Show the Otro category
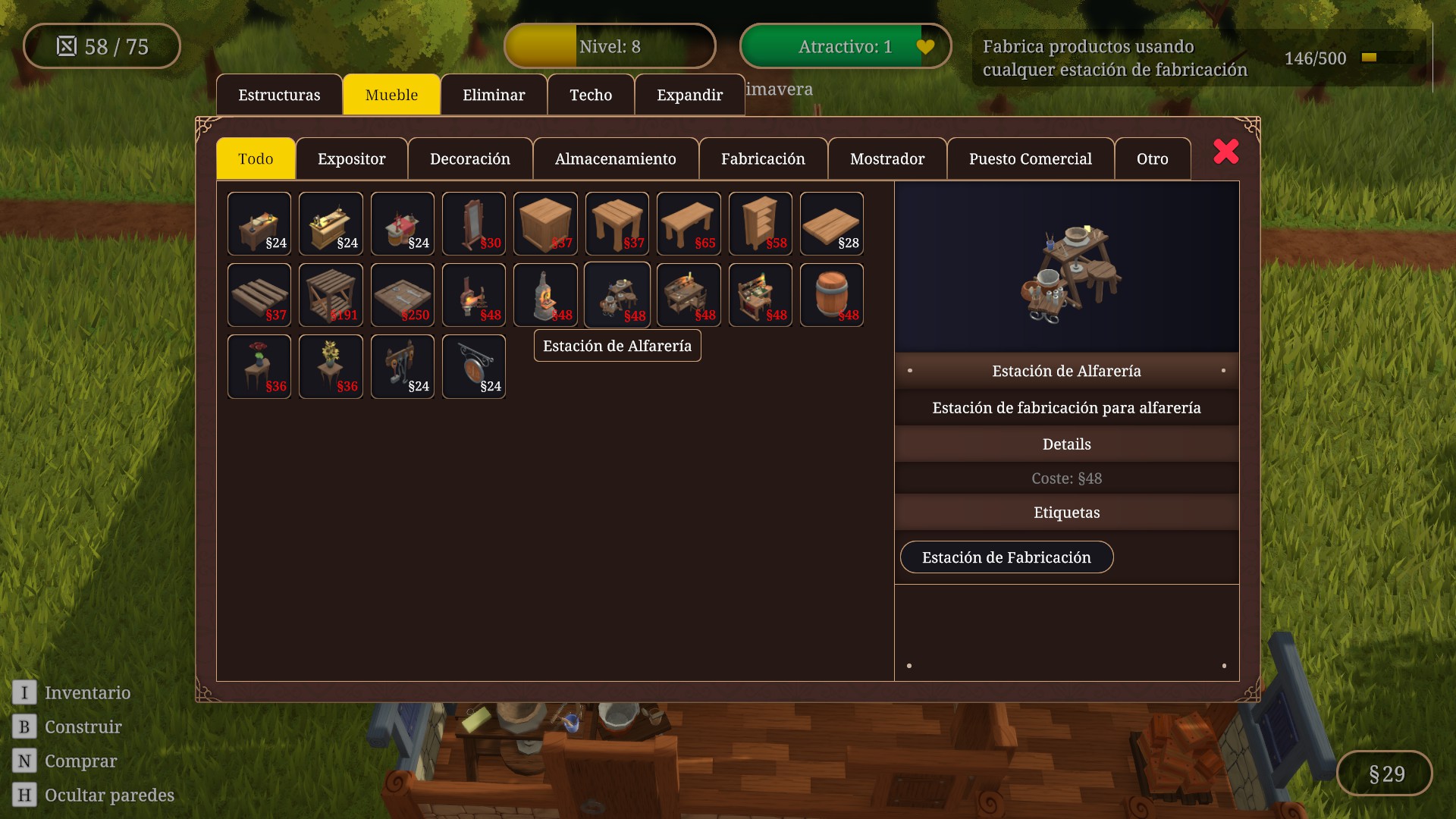This screenshot has height=819, width=1456. coord(1152,158)
